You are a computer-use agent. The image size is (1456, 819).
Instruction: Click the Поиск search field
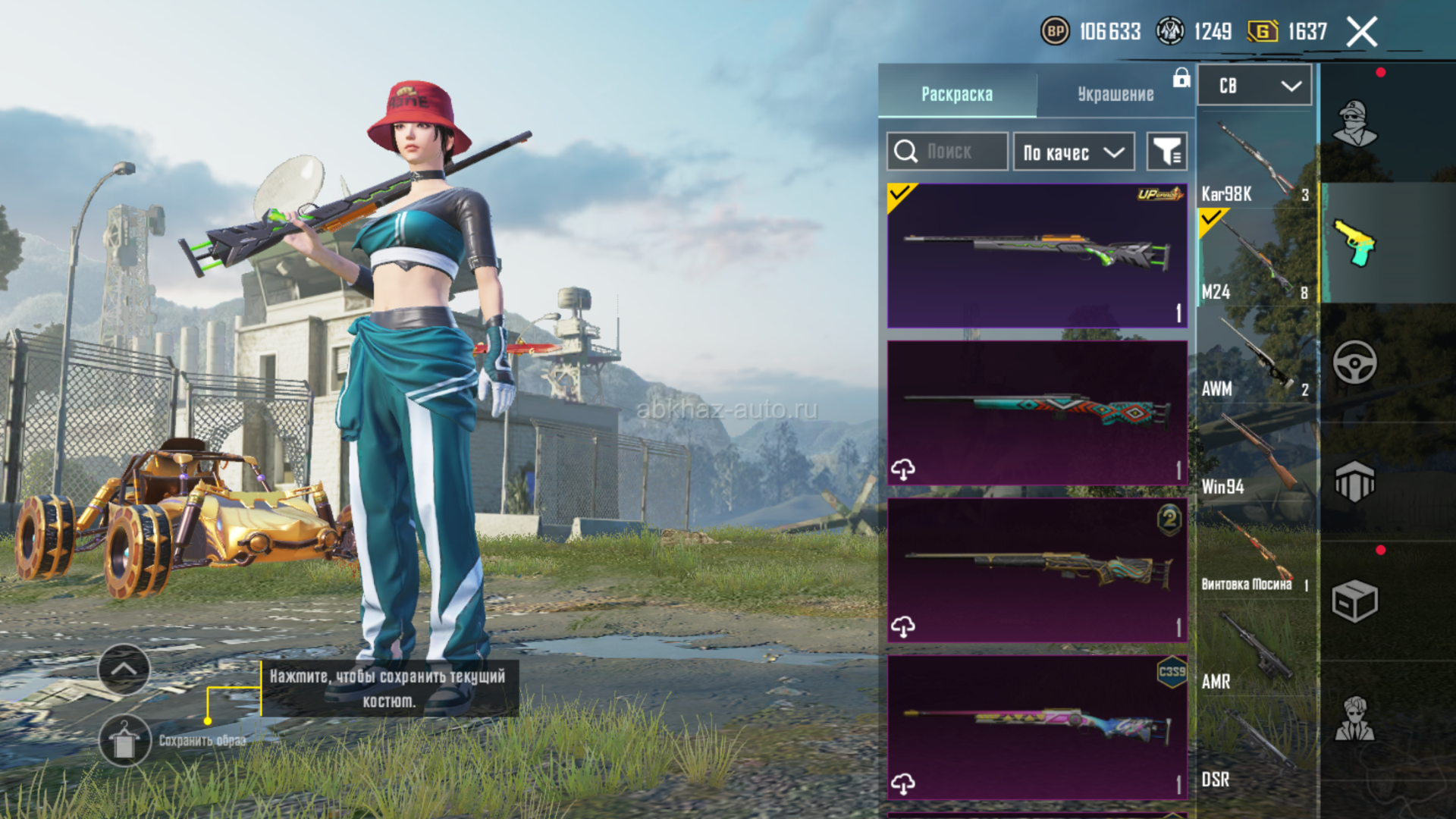tap(948, 152)
